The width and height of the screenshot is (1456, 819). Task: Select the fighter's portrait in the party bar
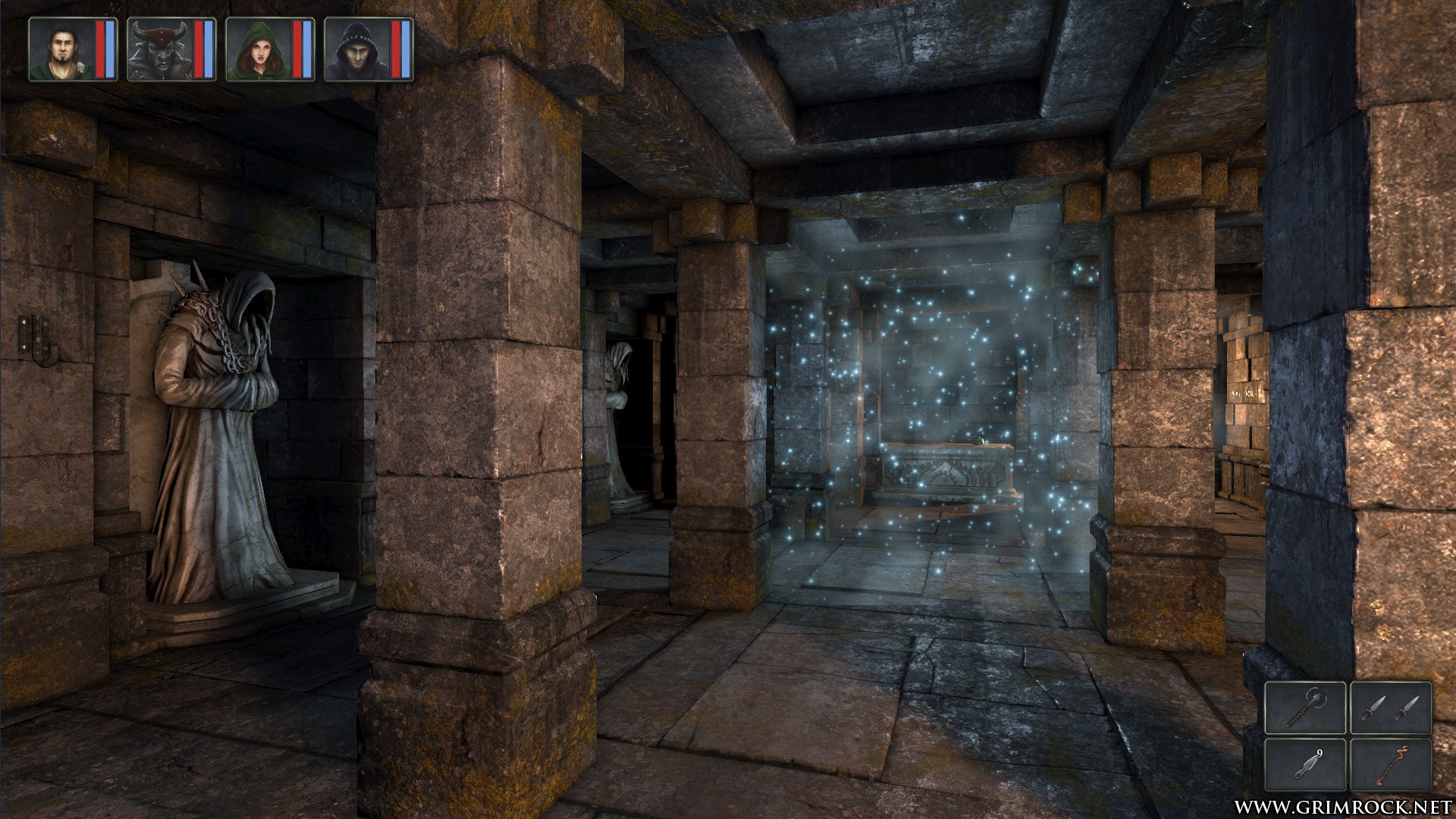tap(61, 47)
